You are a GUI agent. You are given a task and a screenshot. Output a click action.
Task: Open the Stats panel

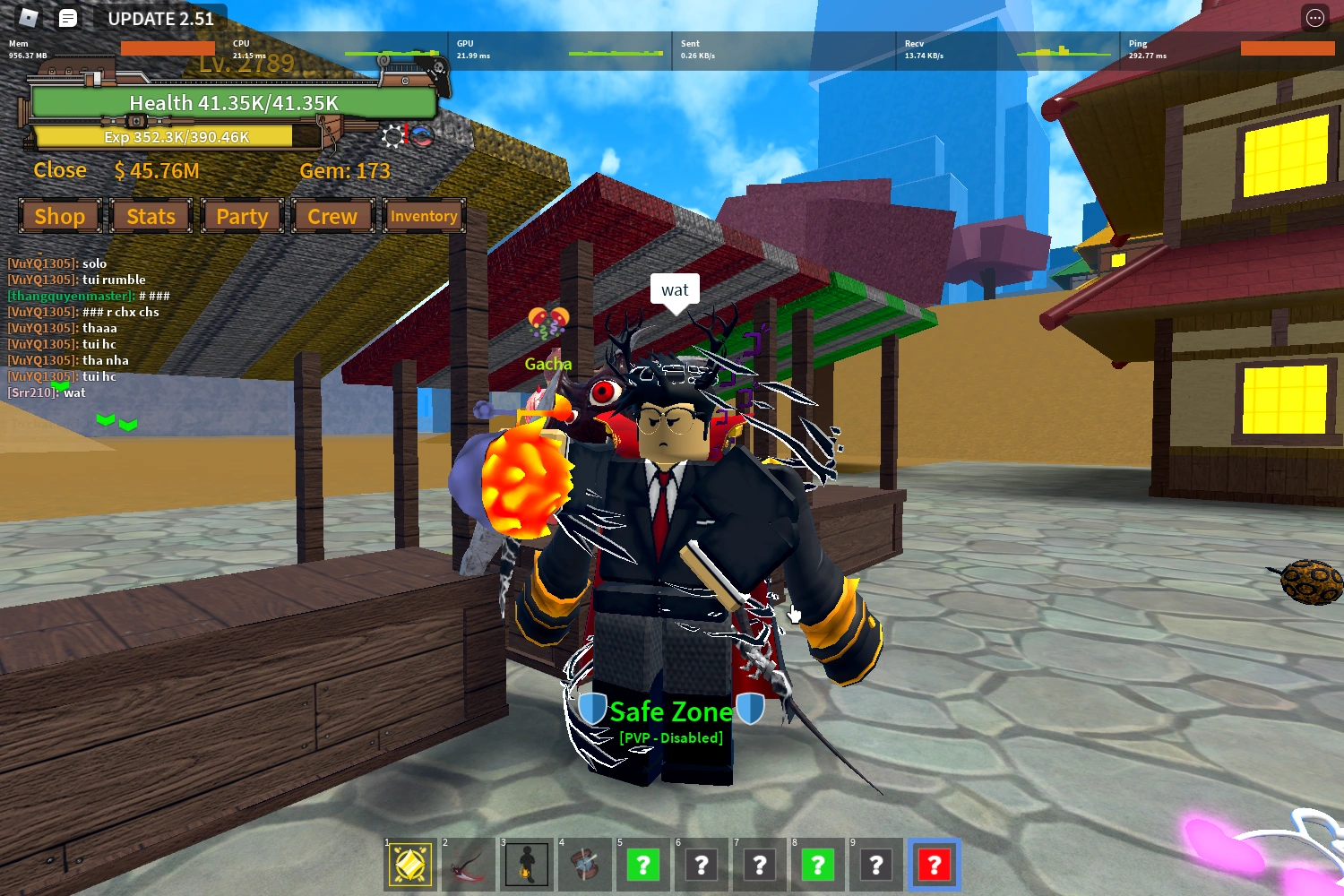(151, 216)
